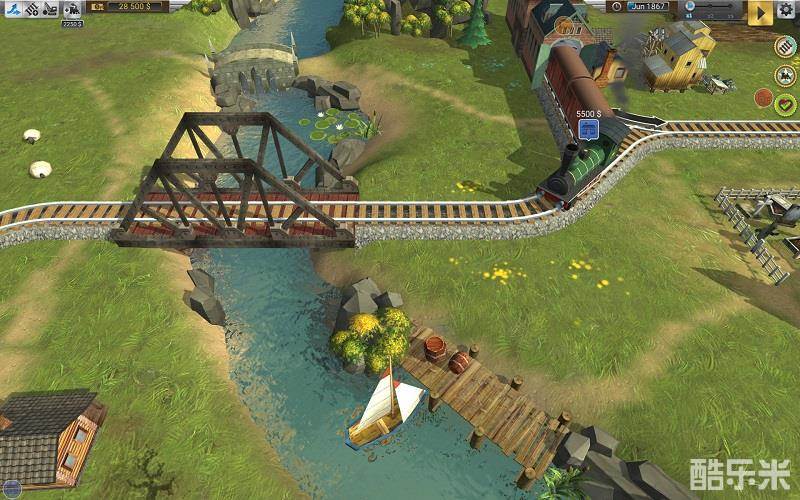Click the small round red-brown badge
Image resolution: width=800 pixels, height=500 pixels.
[764, 98]
